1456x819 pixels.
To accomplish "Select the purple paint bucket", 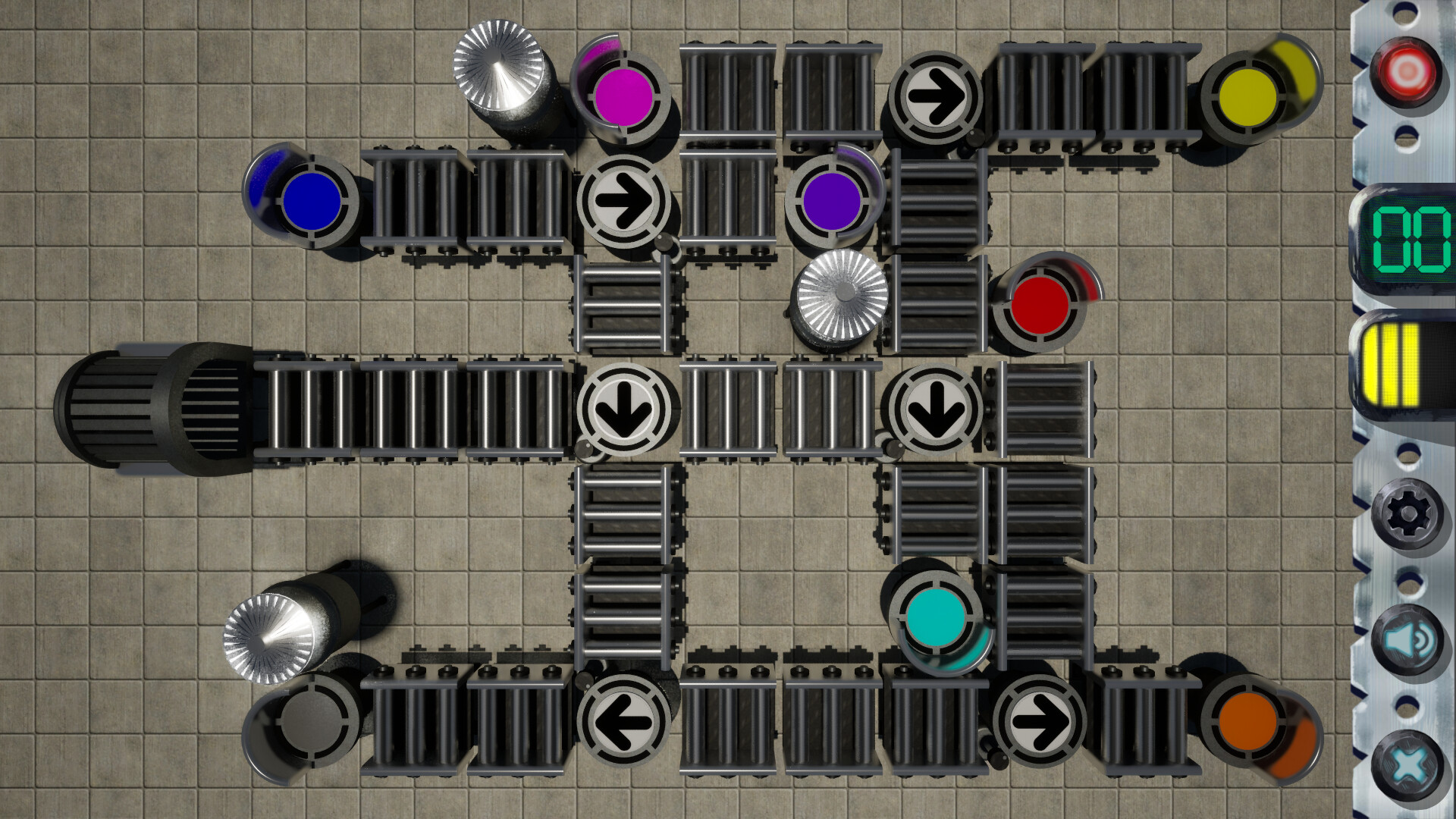I will point(834,201).
